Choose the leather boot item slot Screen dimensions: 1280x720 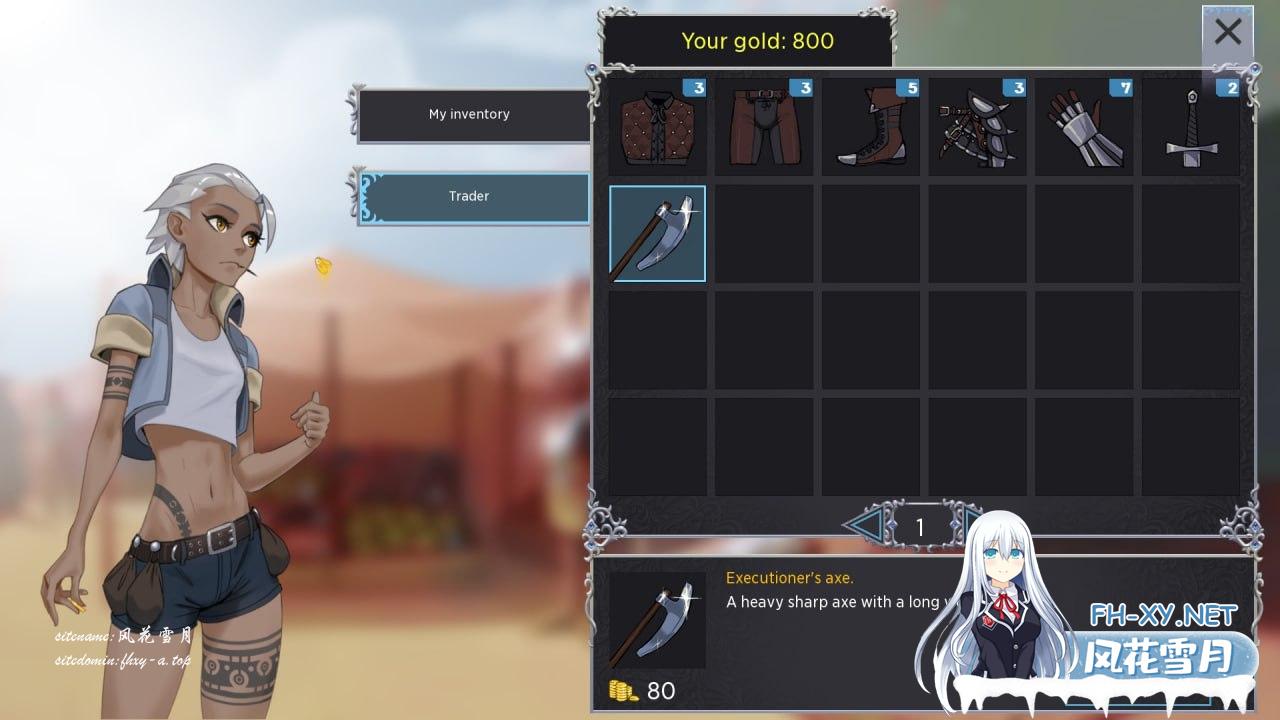(x=870, y=127)
